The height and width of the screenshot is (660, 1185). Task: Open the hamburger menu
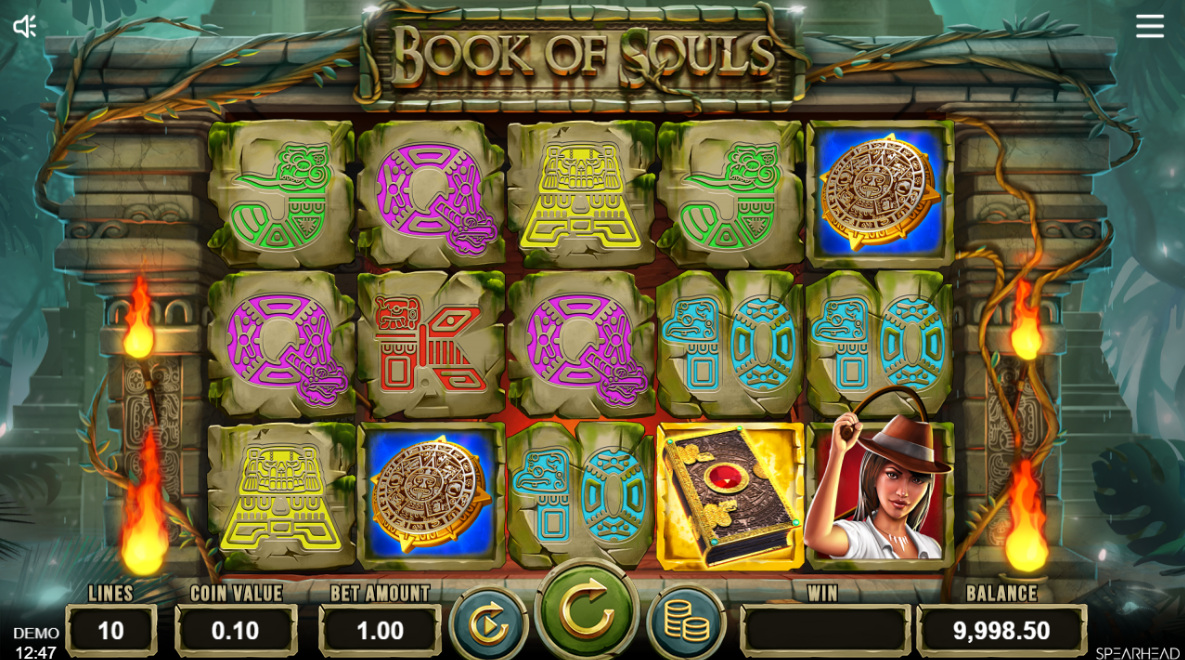[1149, 27]
